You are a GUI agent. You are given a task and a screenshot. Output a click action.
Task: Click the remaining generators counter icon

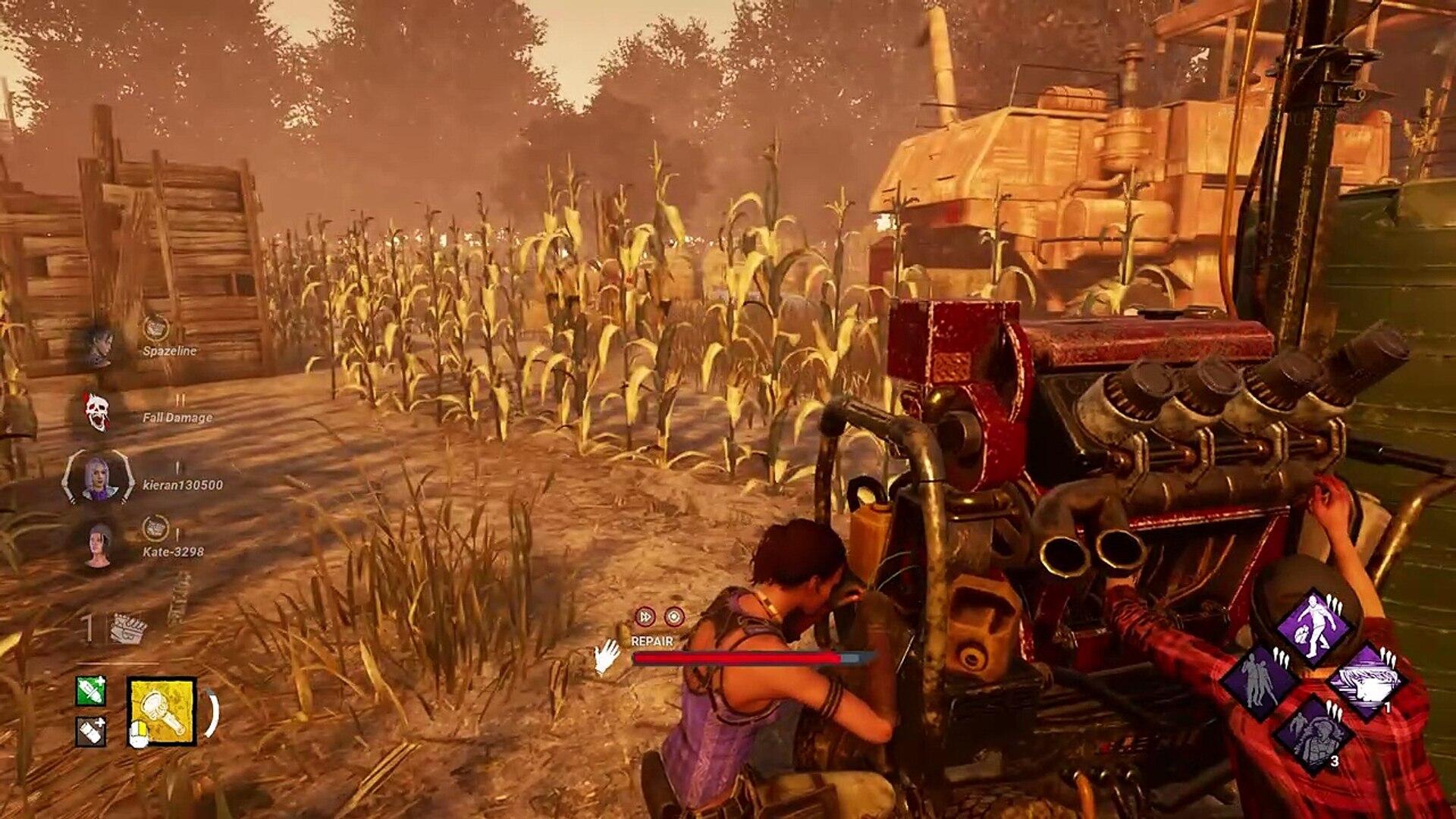point(127,629)
